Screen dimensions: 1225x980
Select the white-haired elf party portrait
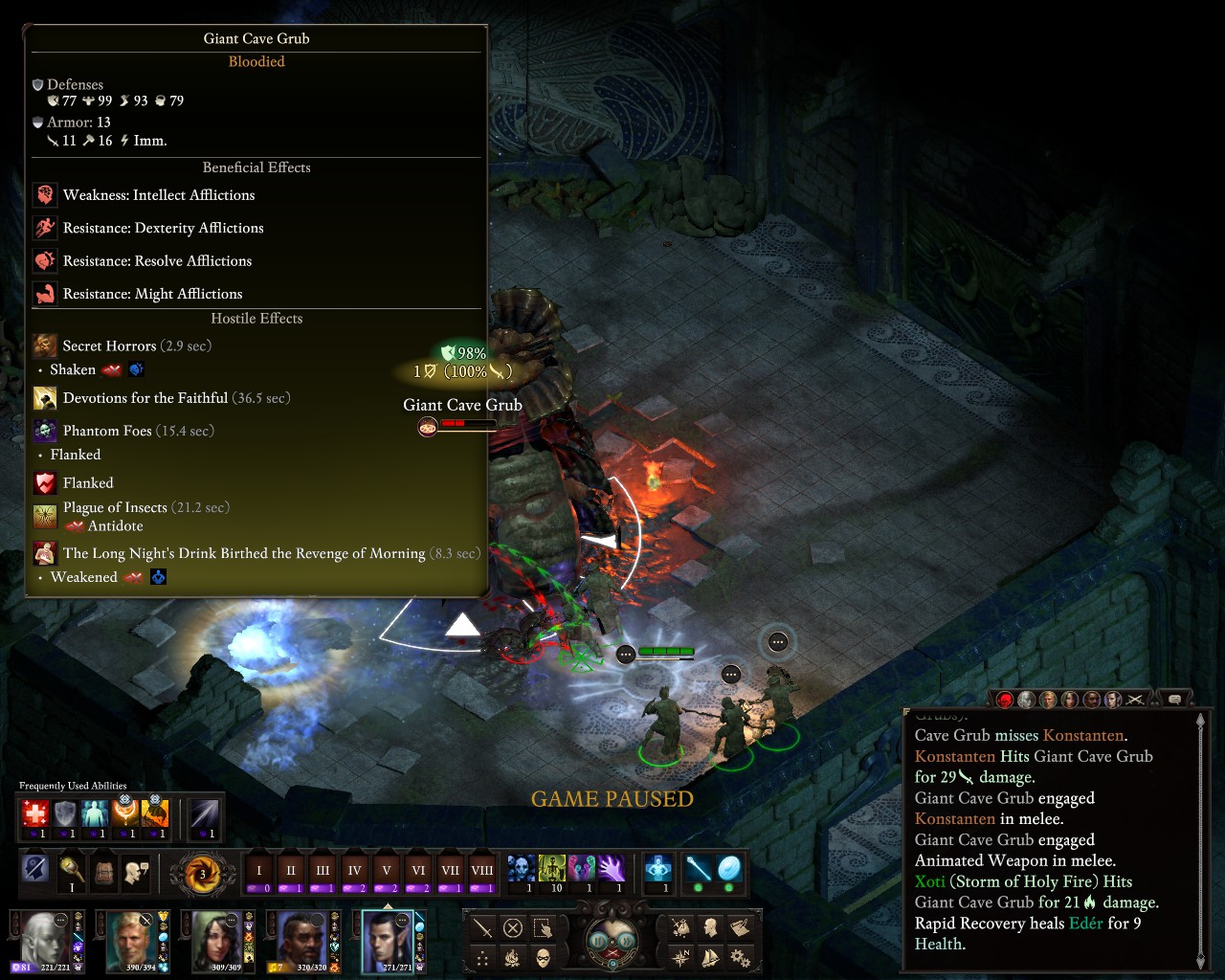[x=45, y=938]
